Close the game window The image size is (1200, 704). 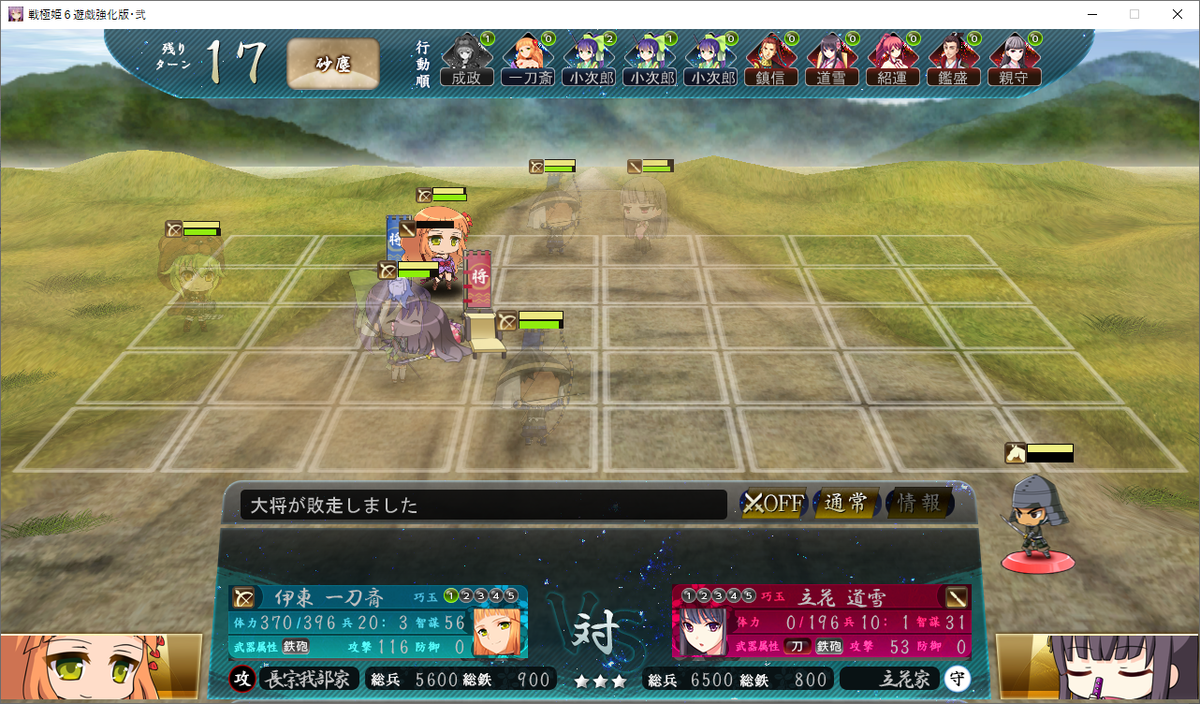click(x=1176, y=14)
